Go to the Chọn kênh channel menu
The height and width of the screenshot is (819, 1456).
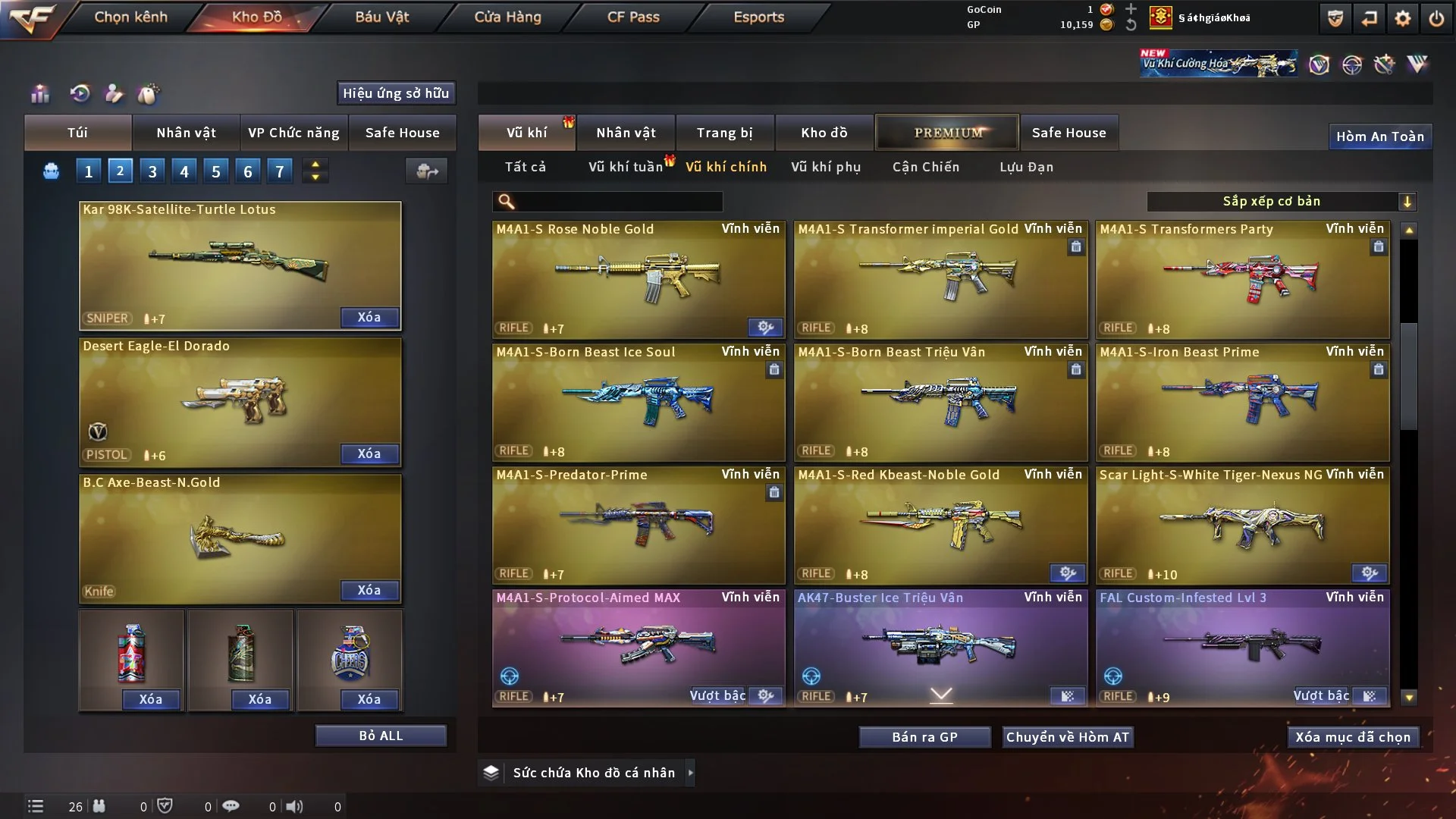[130, 17]
